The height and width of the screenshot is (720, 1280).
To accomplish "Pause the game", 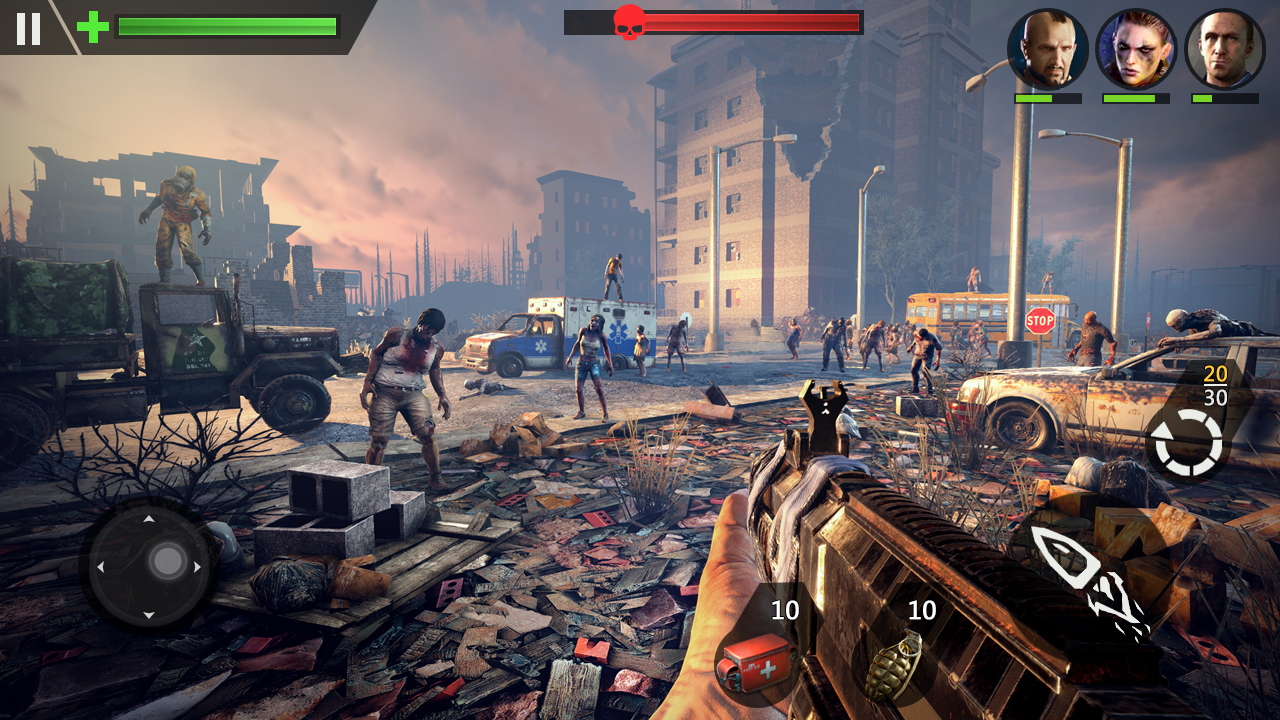I will (x=28, y=28).
